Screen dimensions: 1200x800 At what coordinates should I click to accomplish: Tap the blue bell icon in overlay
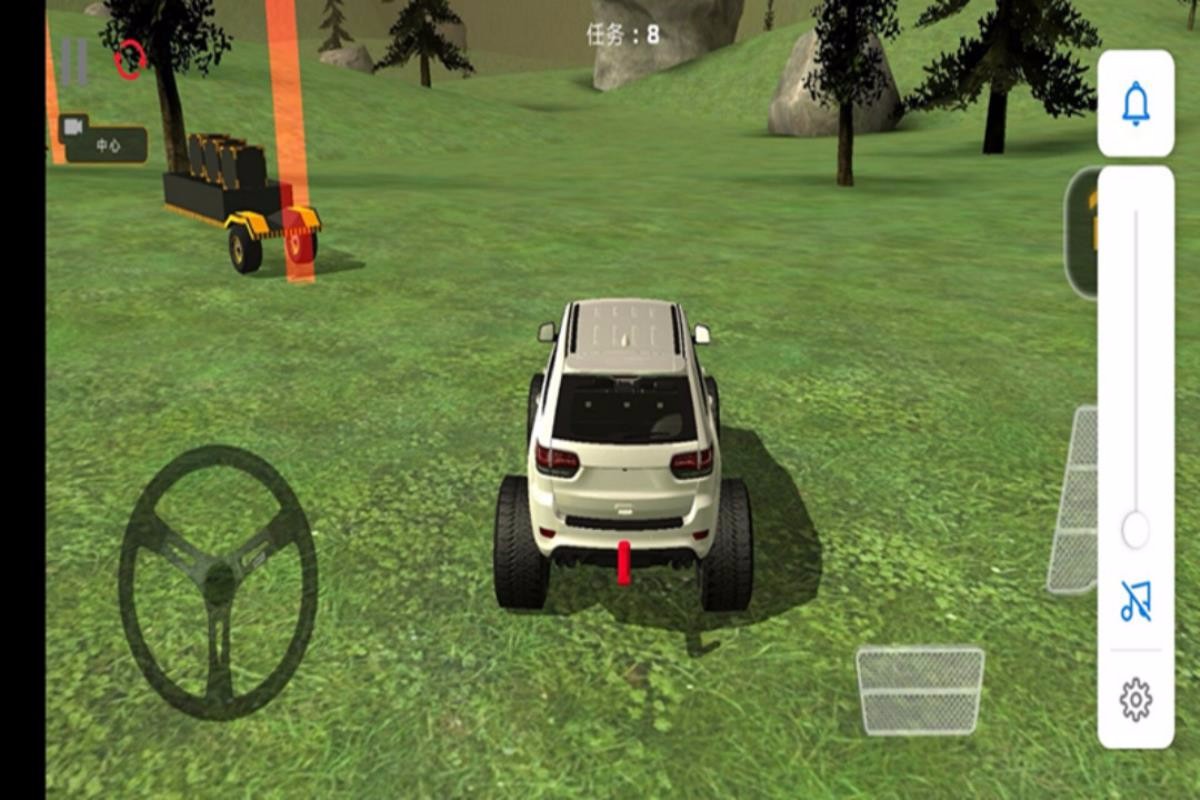[x=1135, y=104]
